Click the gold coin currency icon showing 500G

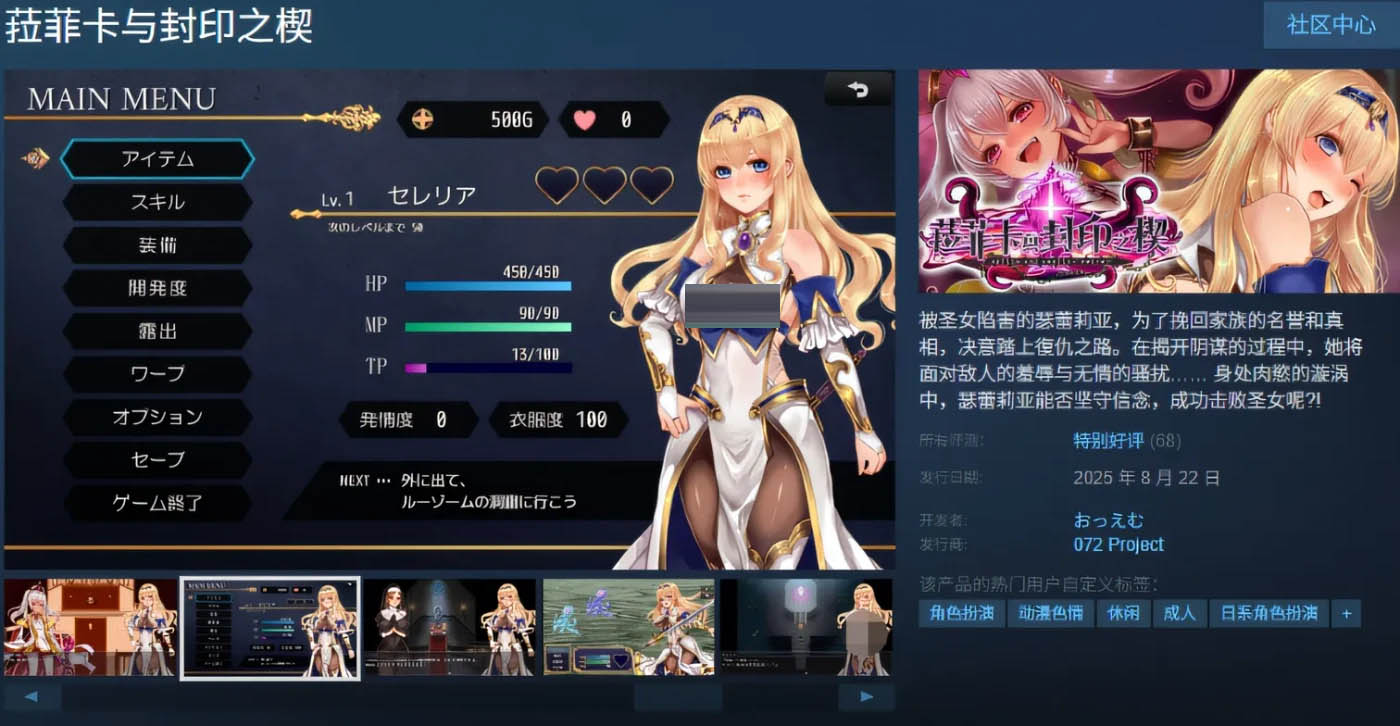tap(425, 118)
